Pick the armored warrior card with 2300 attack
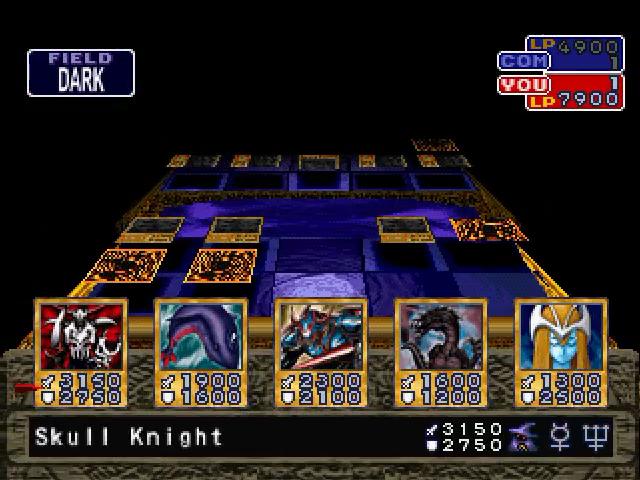640x480 pixels. point(320,350)
